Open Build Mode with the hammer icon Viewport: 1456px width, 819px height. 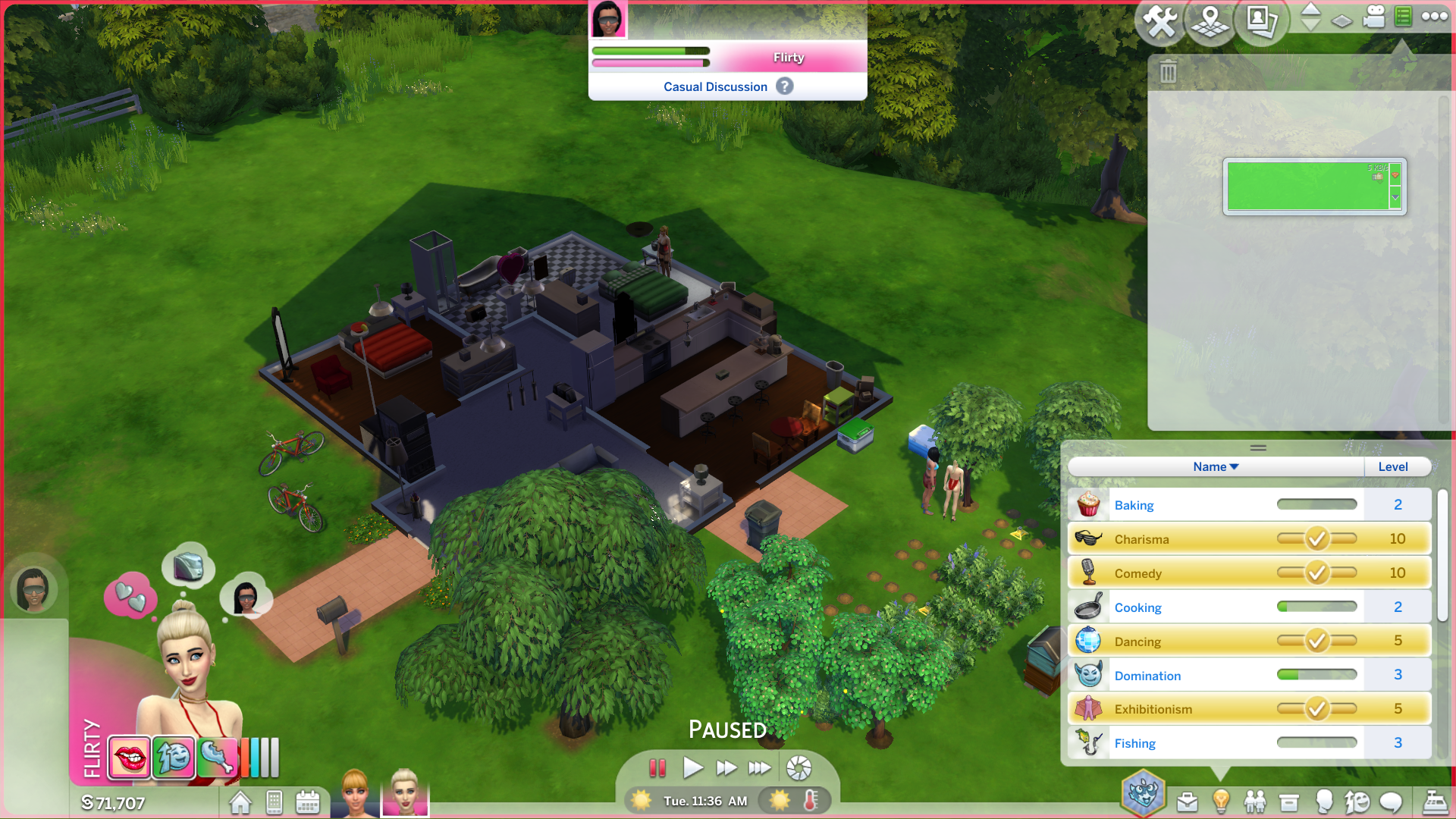click(x=1161, y=20)
